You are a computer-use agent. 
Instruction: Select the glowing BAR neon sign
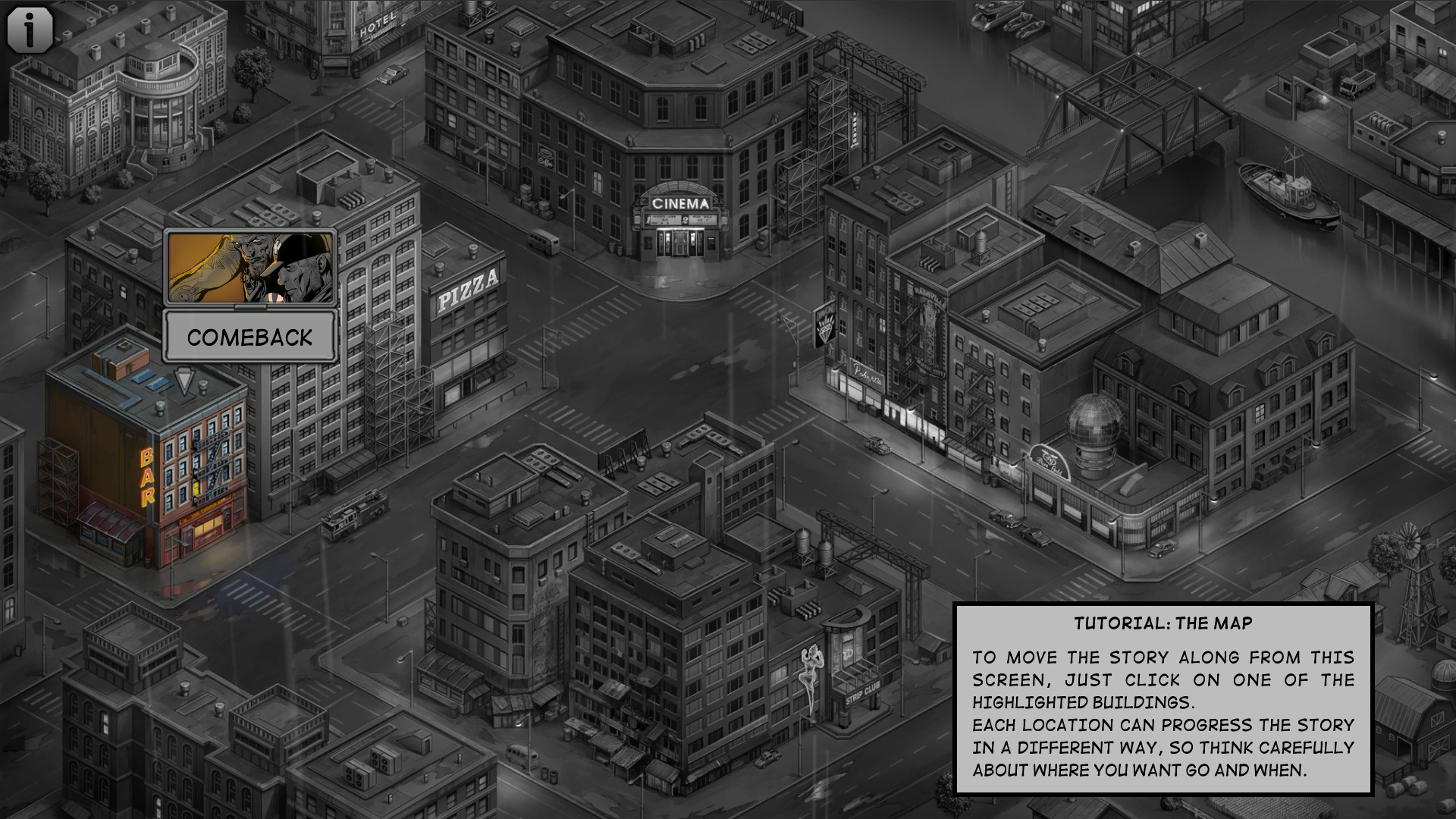pyautogui.click(x=147, y=473)
